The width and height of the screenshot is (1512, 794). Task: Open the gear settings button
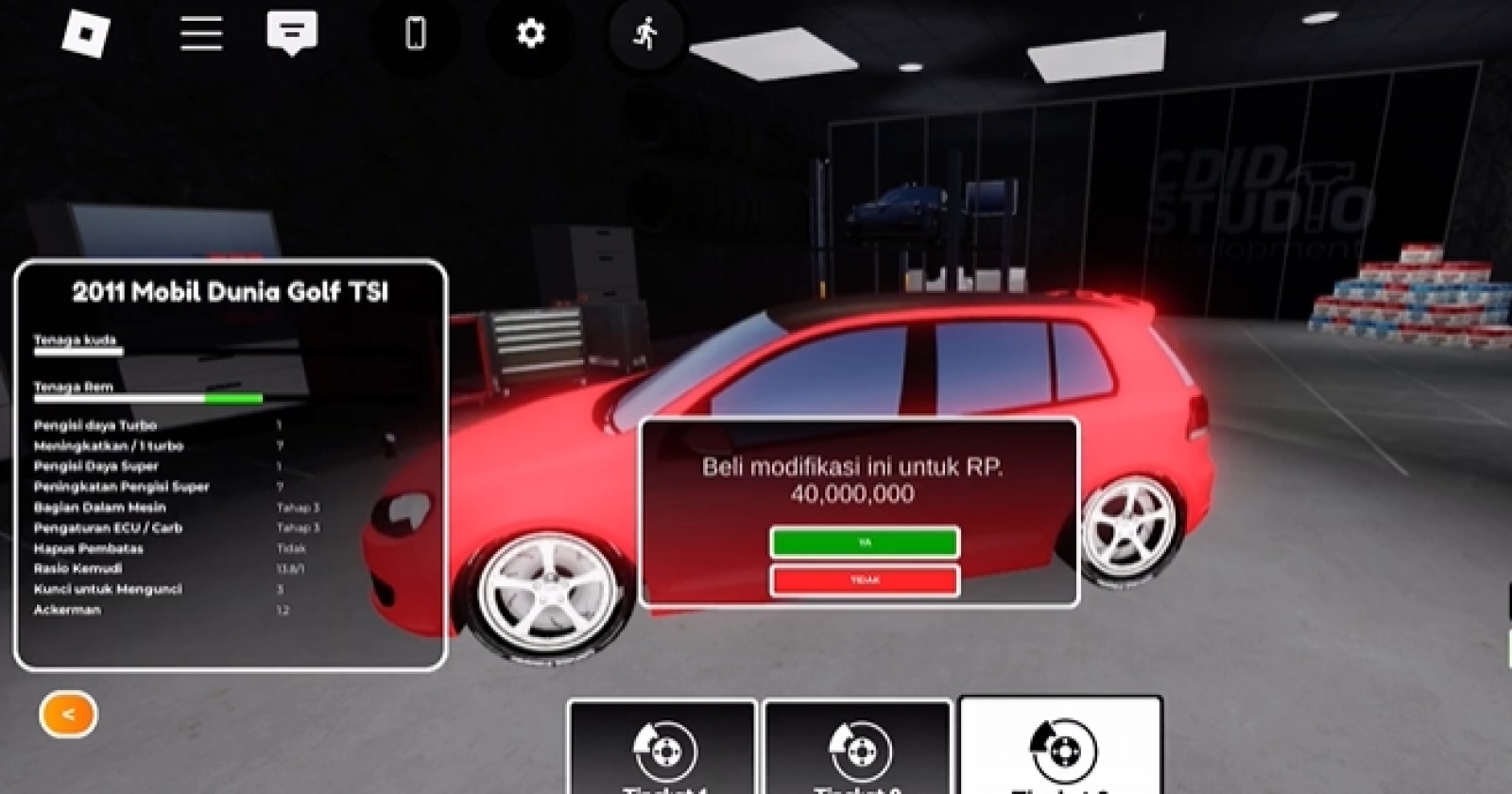(530, 34)
